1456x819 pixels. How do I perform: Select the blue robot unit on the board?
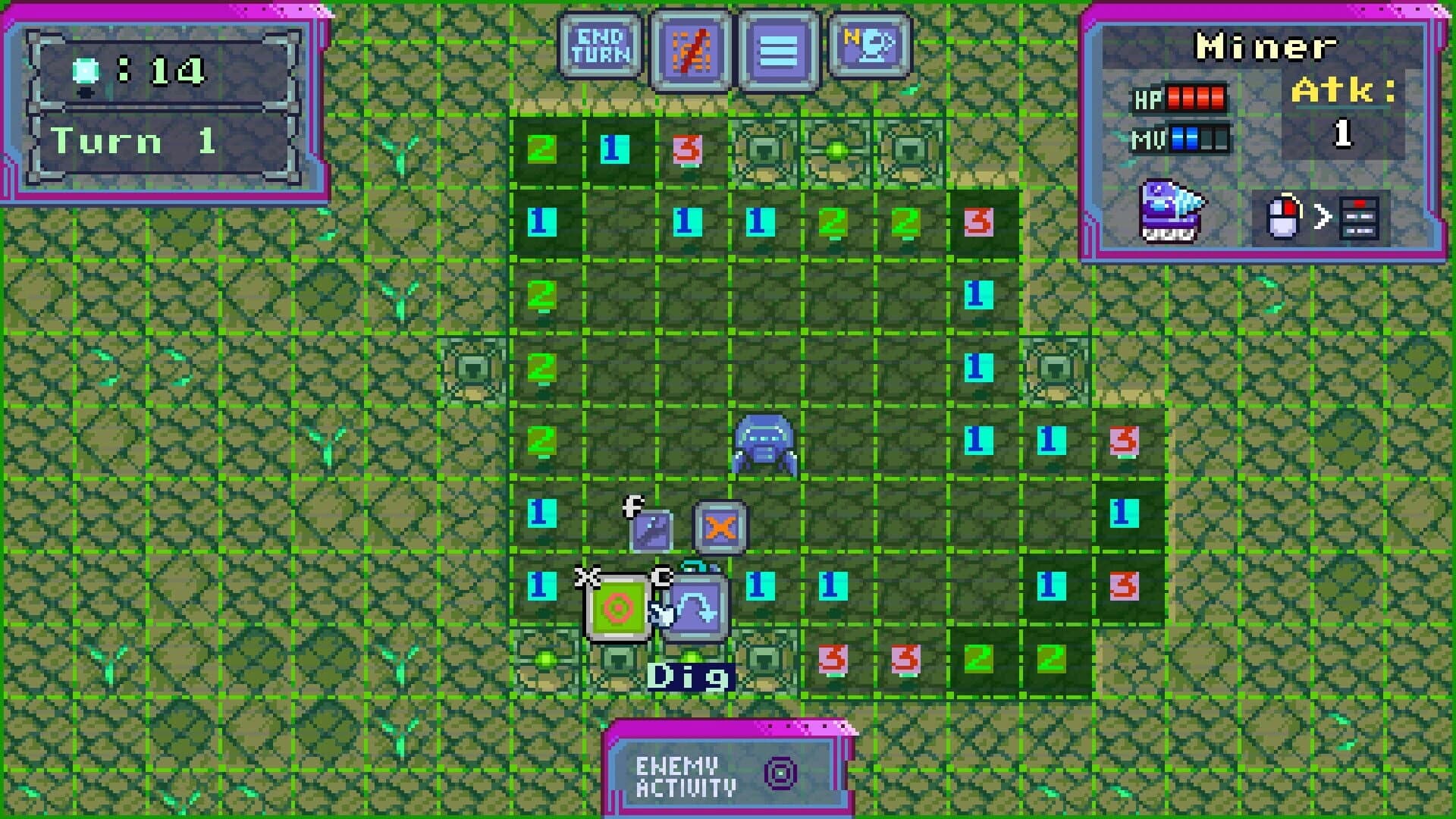point(766,446)
